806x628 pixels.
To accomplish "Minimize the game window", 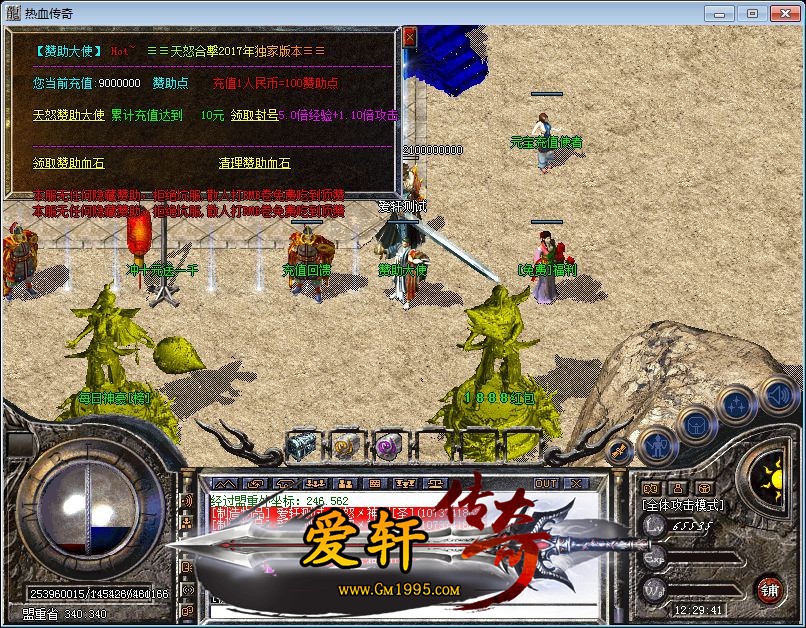I will (720, 13).
